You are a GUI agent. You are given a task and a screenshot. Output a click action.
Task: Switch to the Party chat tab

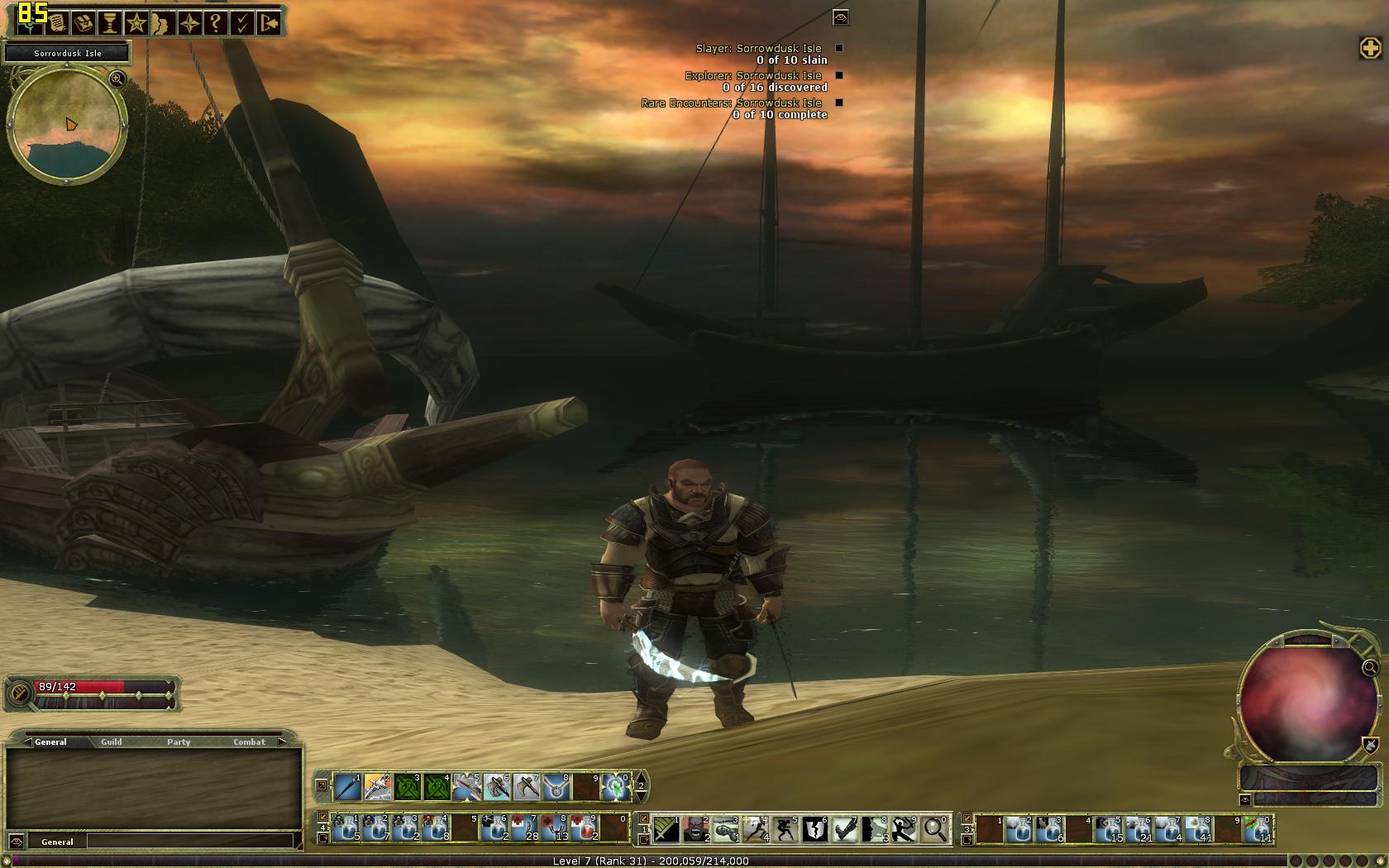pos(179,742)
